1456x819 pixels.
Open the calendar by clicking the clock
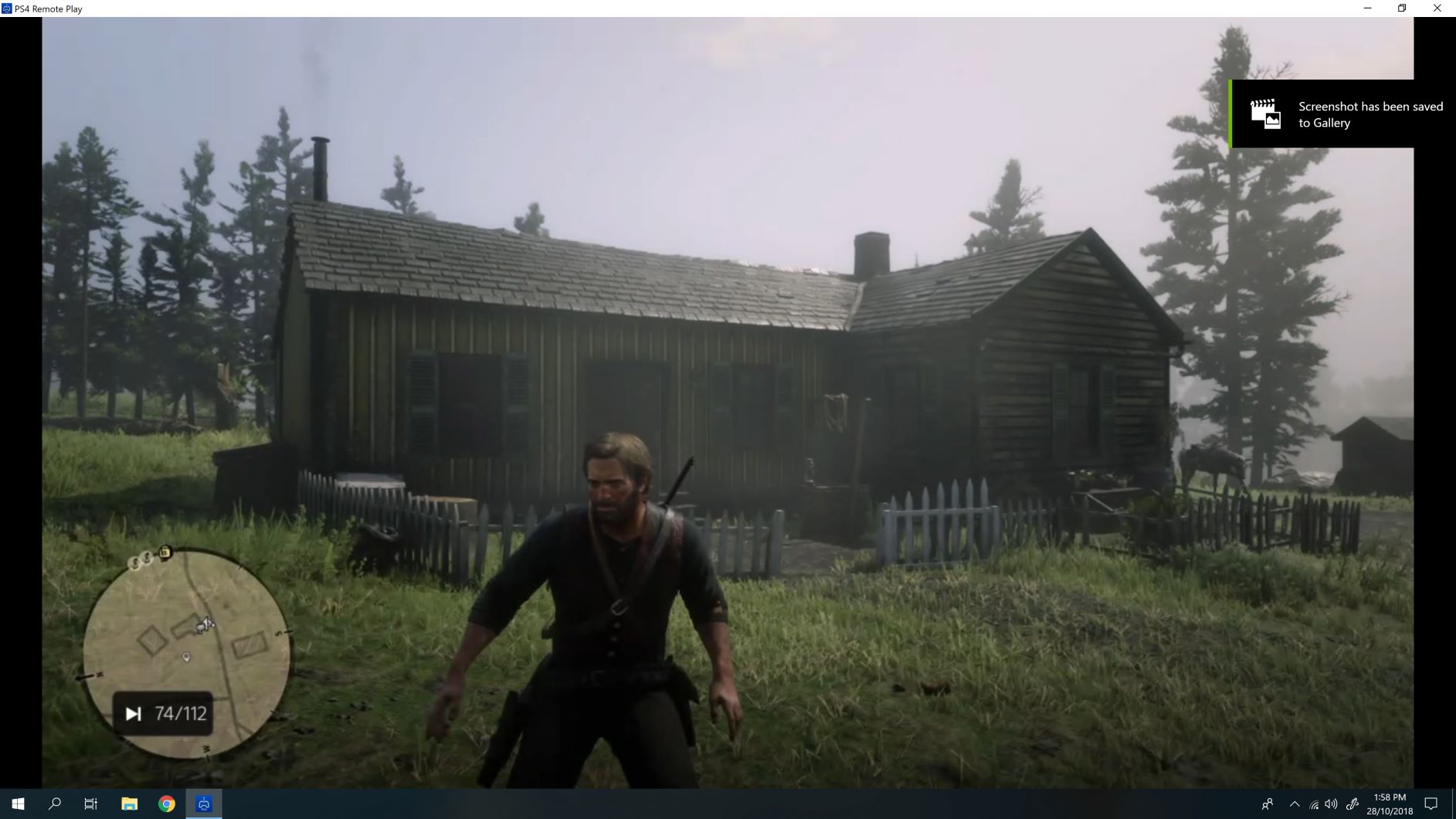coord(1388,804)
